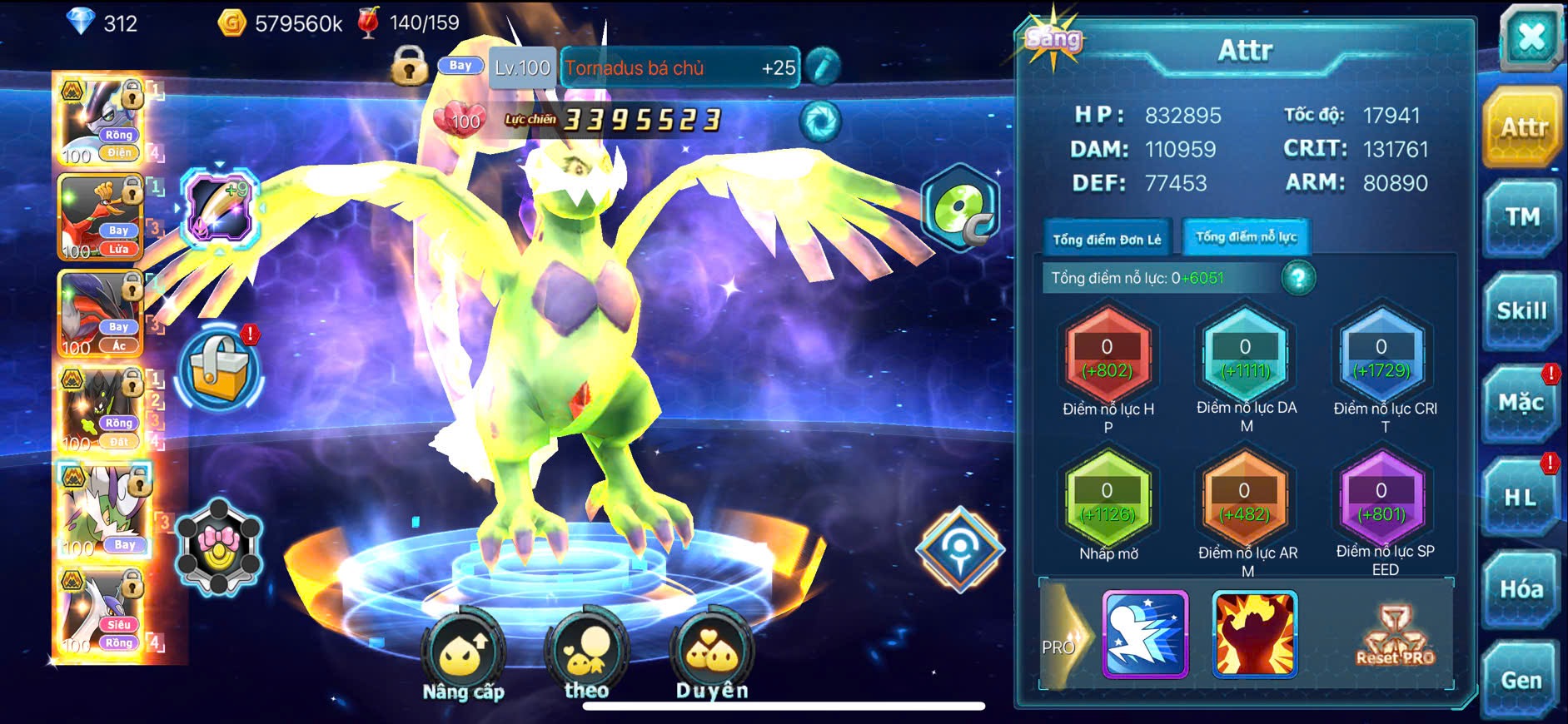
Task: Select the Bay Lửa fire bird portrait
Action: (x=101, y=218)
